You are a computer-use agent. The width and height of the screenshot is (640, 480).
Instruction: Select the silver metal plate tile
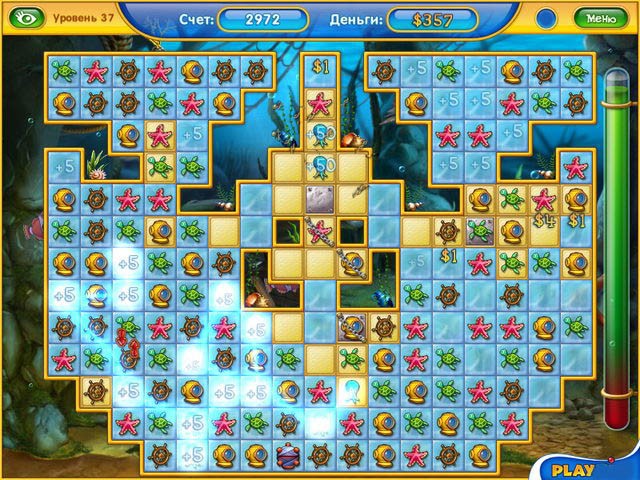[x=319, y=199]
